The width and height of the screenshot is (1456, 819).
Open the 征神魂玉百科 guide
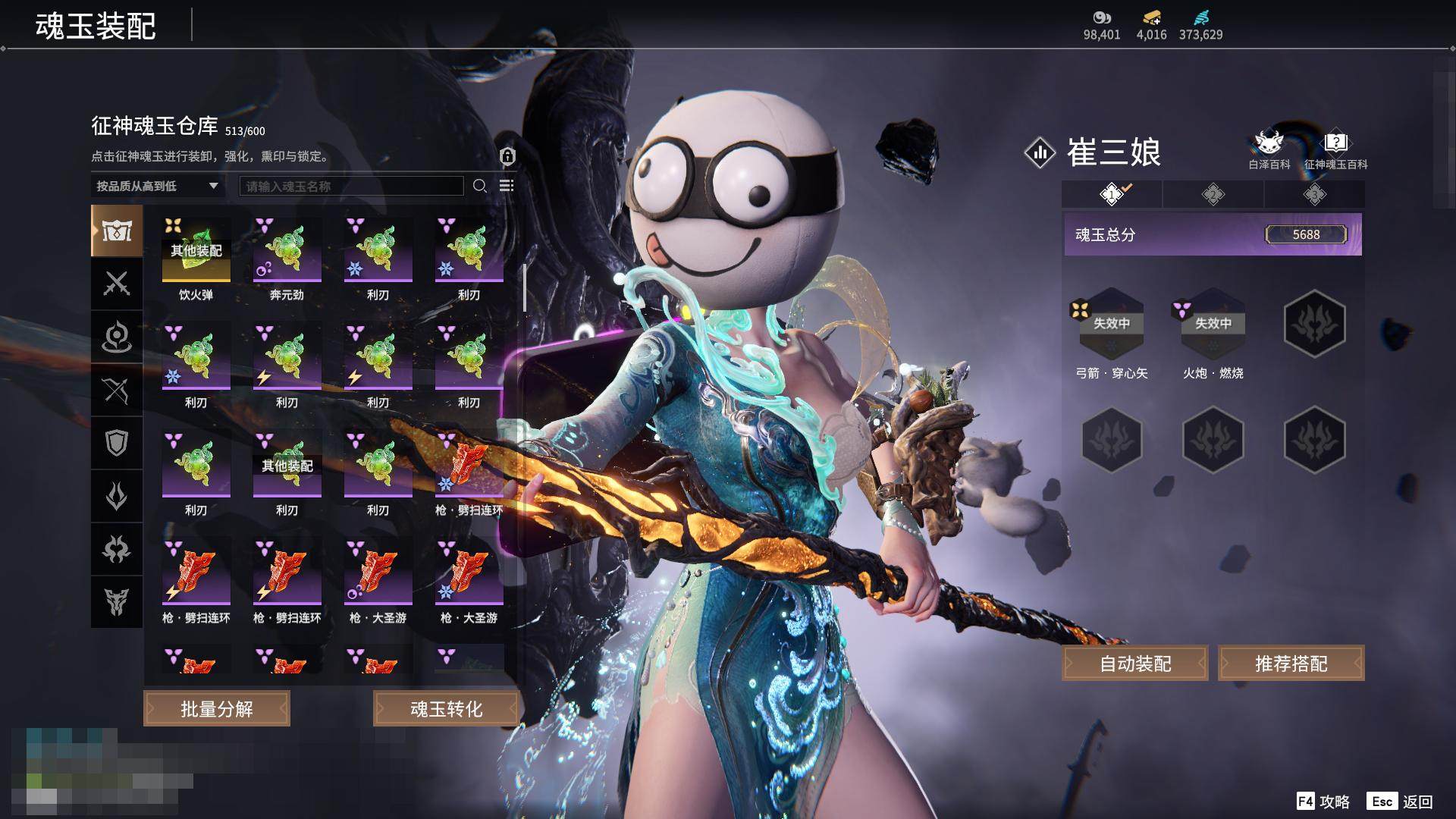coord(1335,149)
